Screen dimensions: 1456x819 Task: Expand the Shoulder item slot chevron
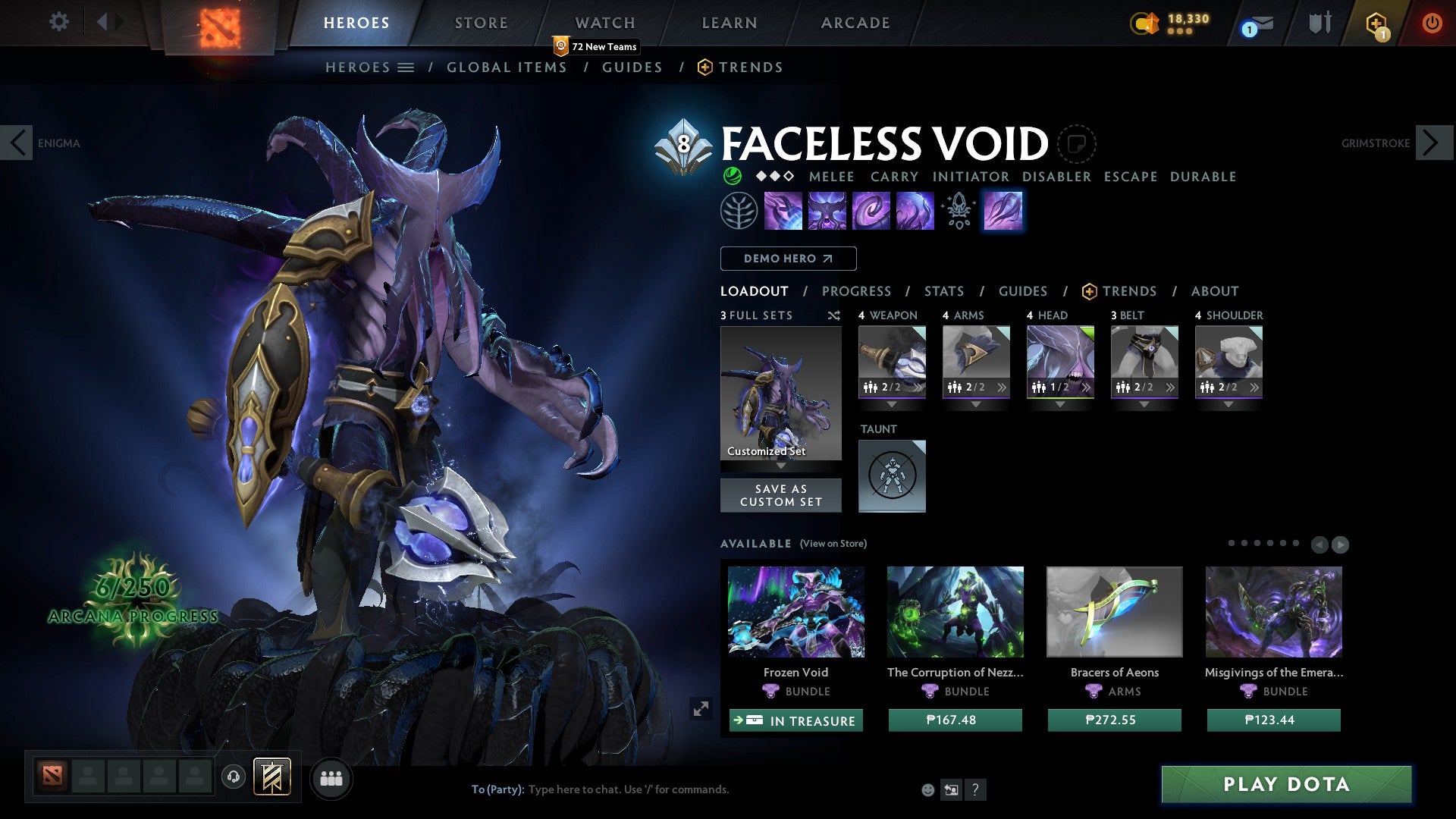pyautogui.click(x=1256, y=387)
